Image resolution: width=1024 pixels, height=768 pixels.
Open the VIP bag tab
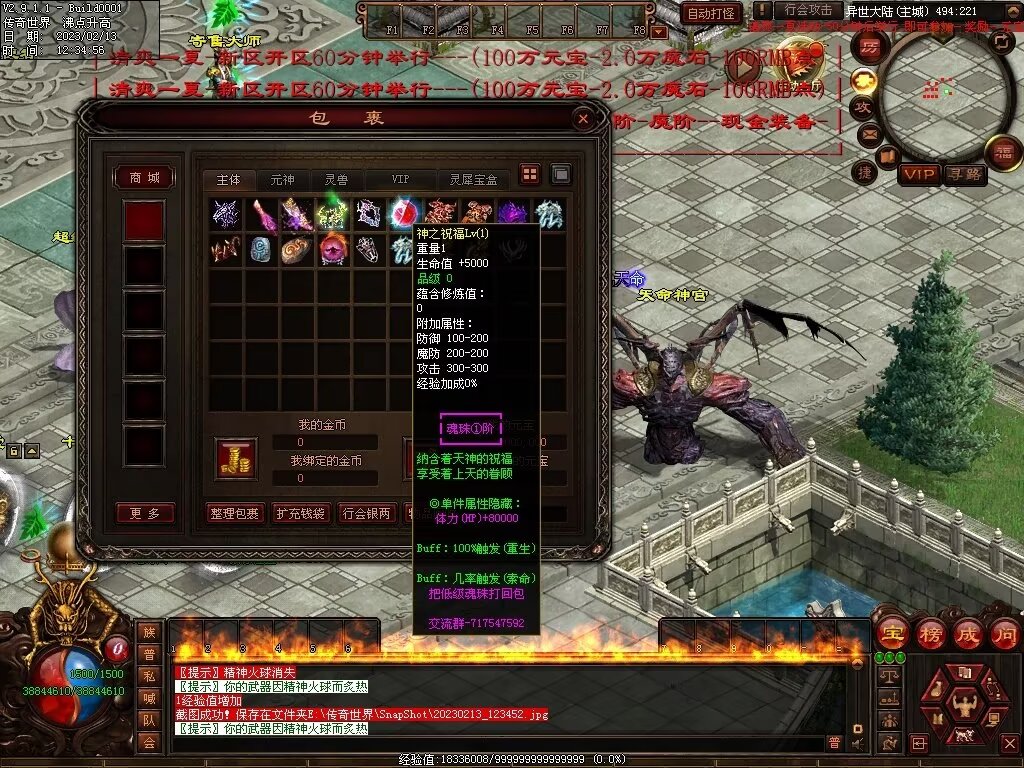coord(400,180)
